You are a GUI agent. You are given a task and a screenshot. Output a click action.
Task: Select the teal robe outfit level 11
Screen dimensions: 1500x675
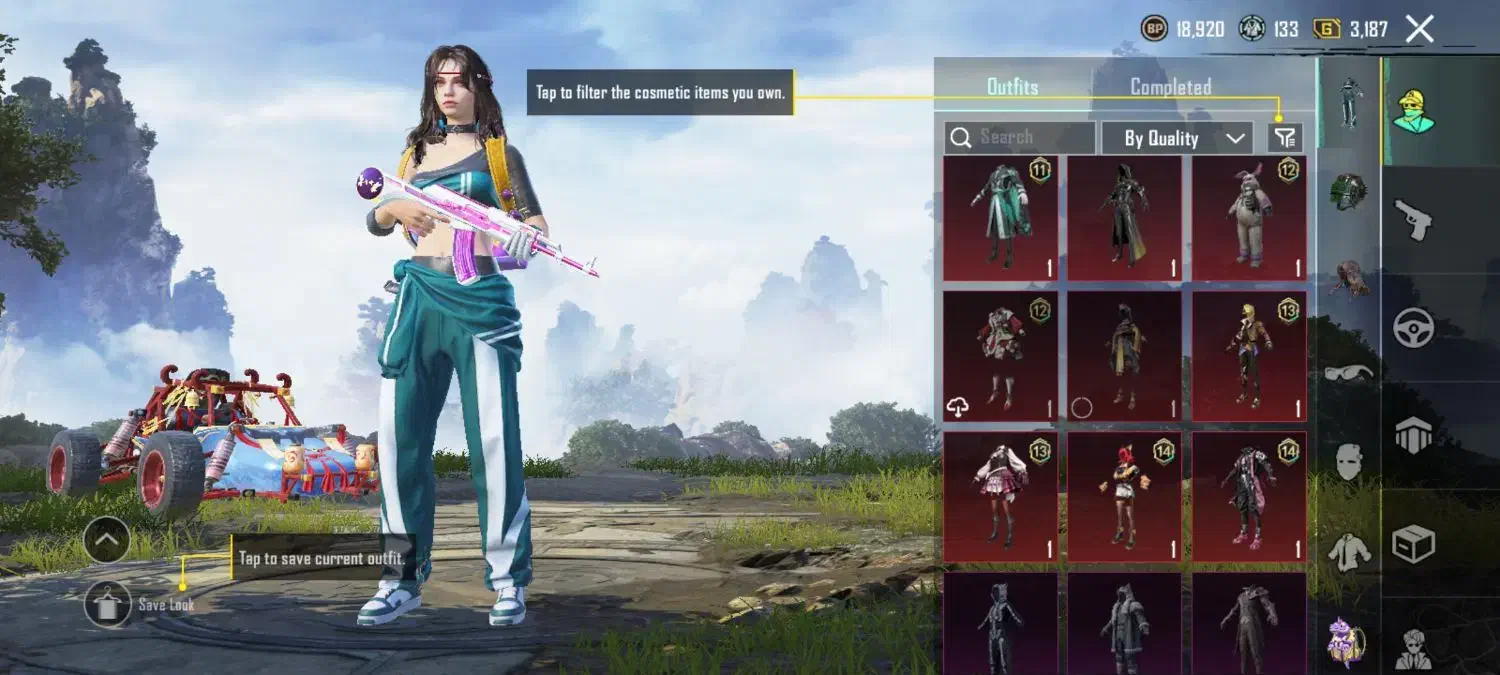click(1000, 218)
